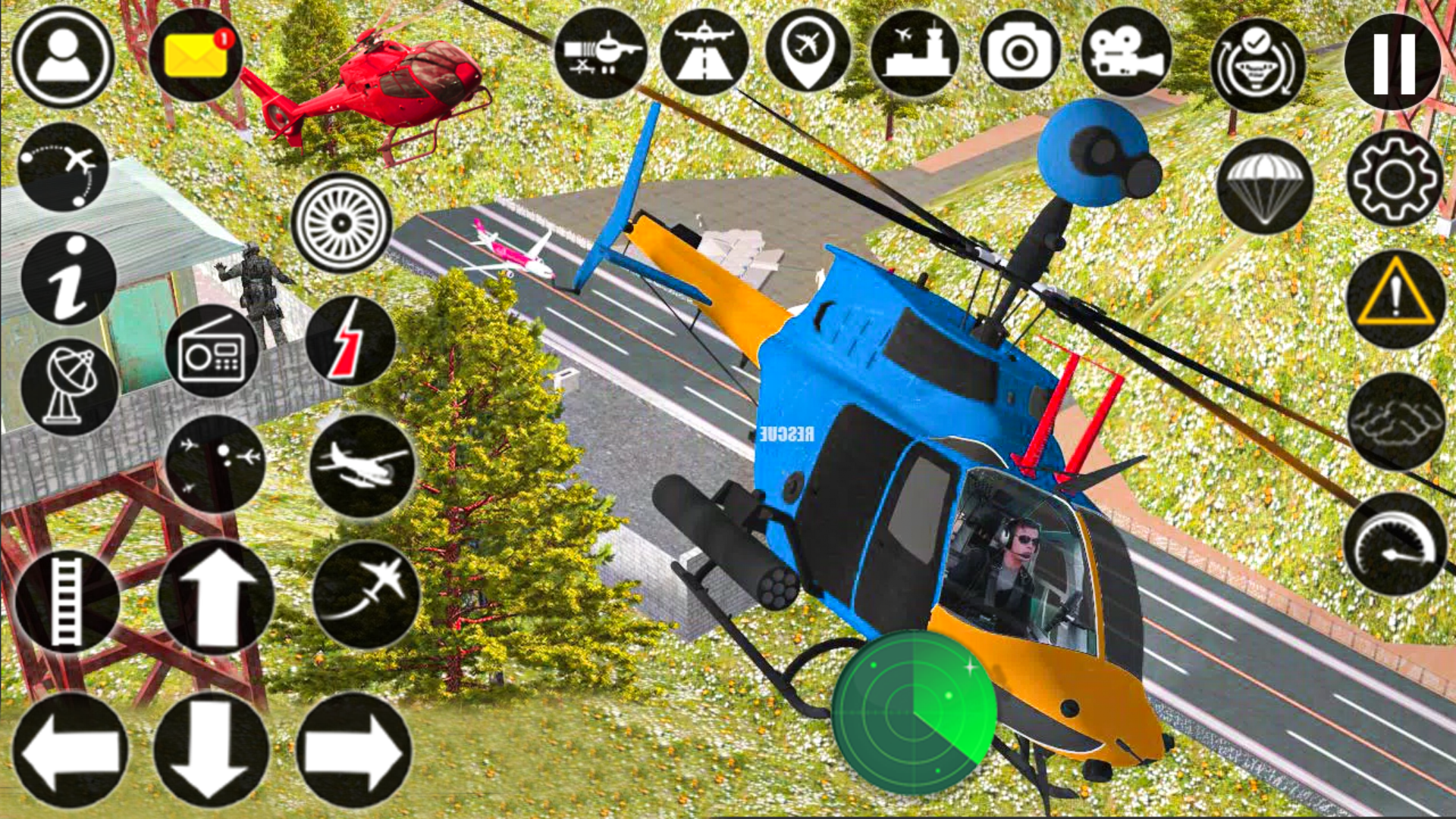Viewport: 1456px width, 819px height.
Task: Open the runway landing icon
Action: coord(705,55)
